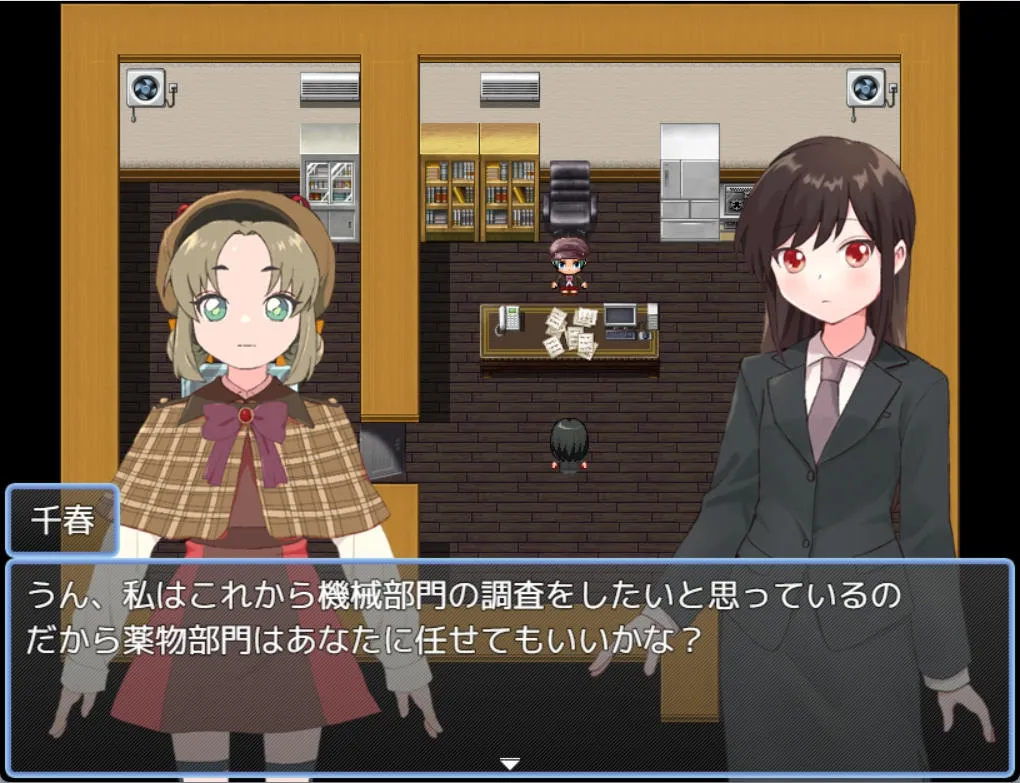Advance dialogue with the white continue arrow
Screen dimensions: 1020x783
coord(510,764)
